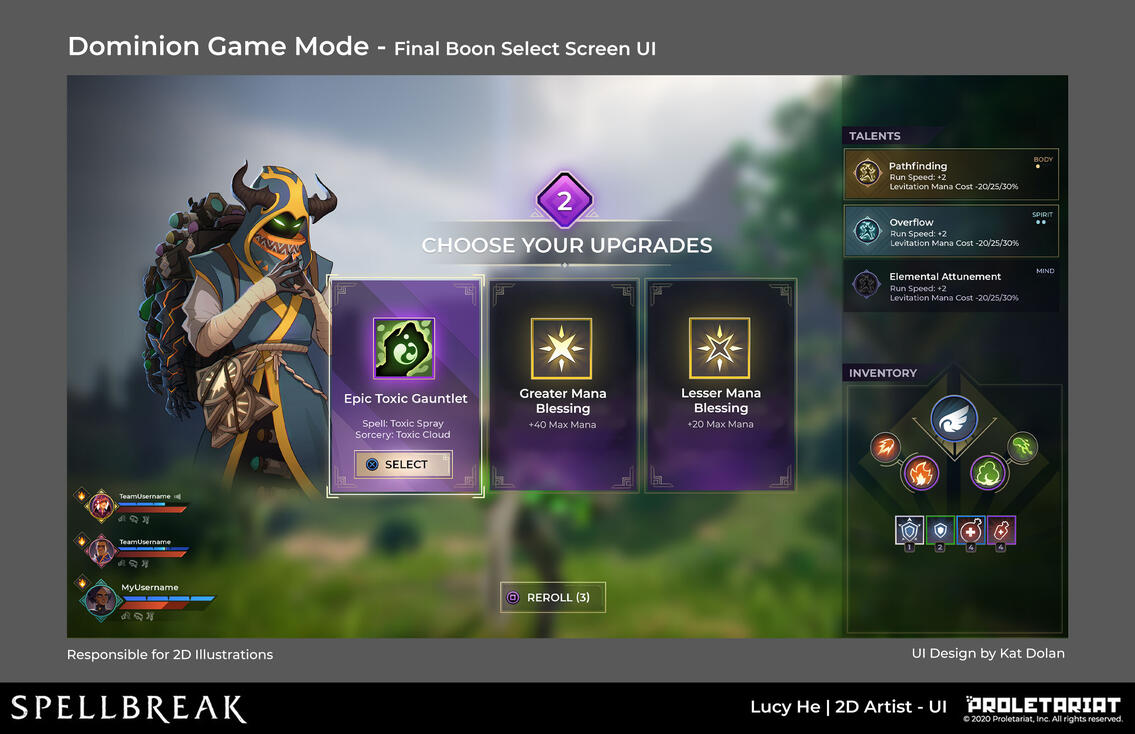Select the green-bordered shield inventory slot
Viewport: 1135px width, 734px height.
pos(940,530)
